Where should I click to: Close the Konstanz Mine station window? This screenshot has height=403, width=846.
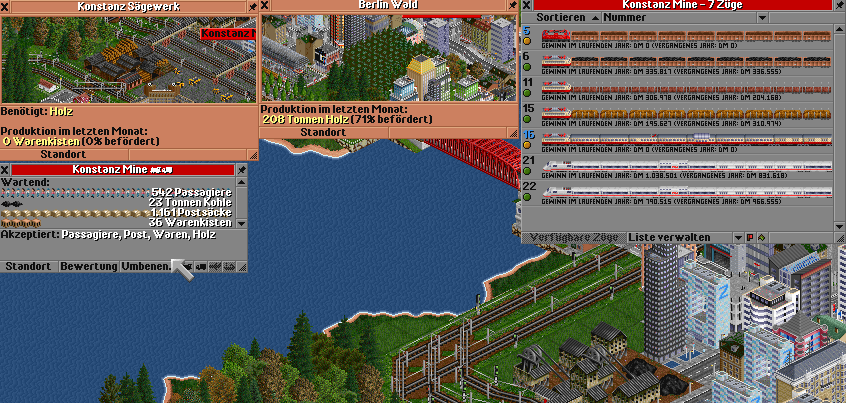(6, 169)
